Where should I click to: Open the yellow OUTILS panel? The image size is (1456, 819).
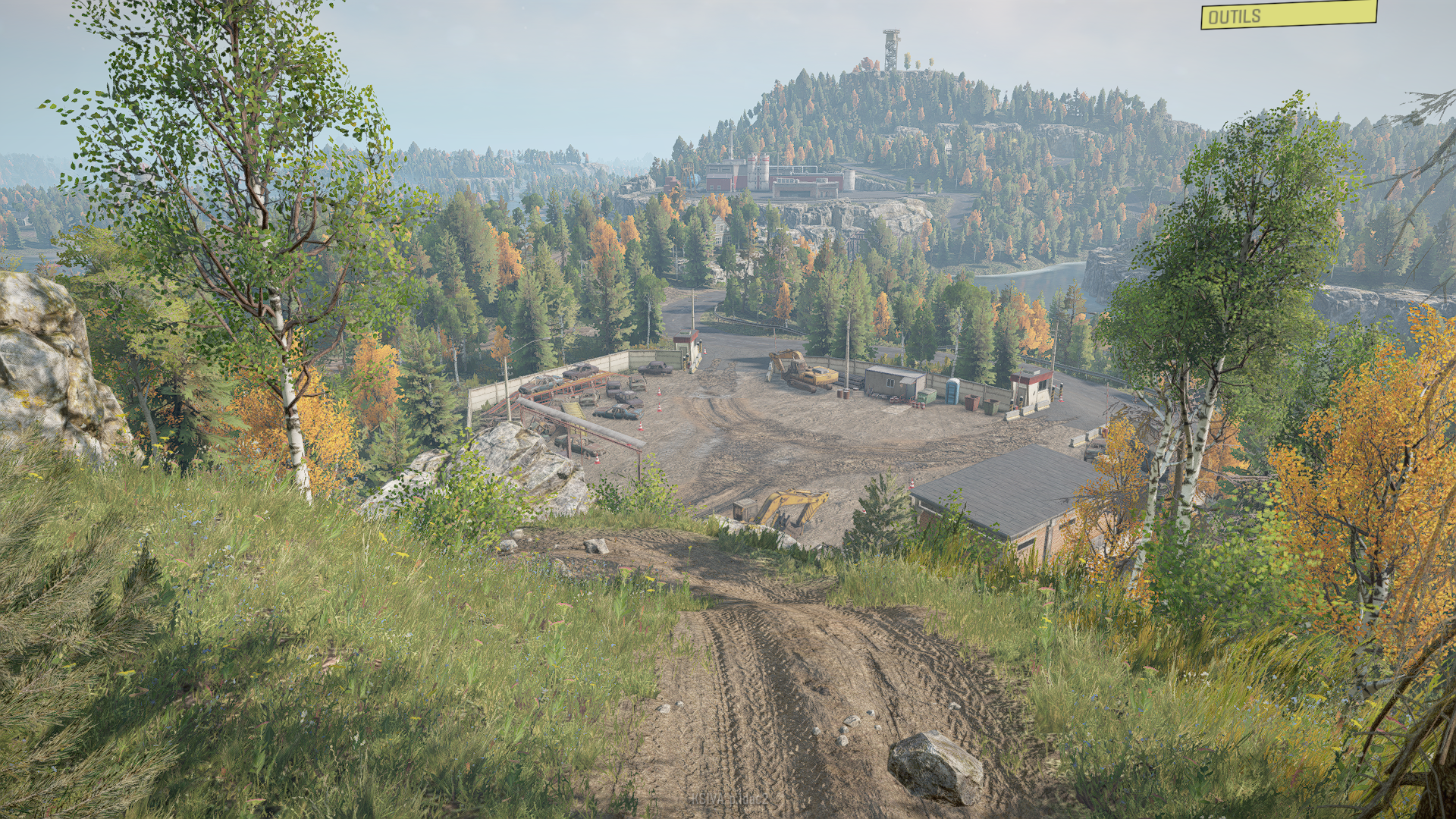point(1288,15)
